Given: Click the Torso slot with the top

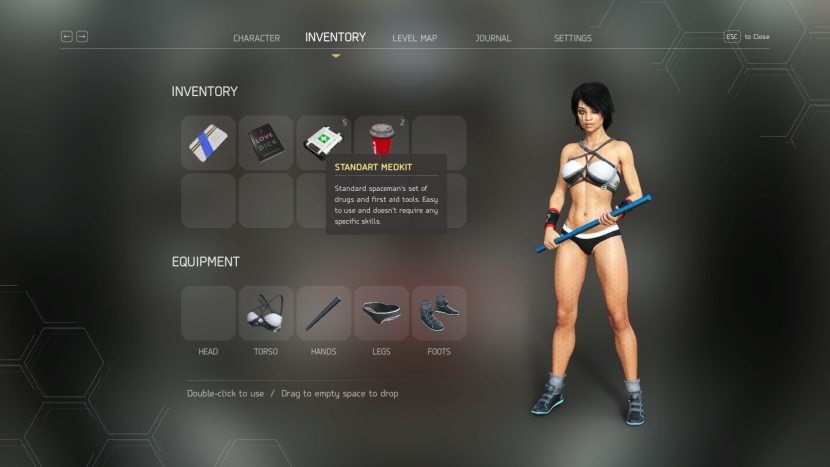Looking at the screenshot, I should (266, 313).
